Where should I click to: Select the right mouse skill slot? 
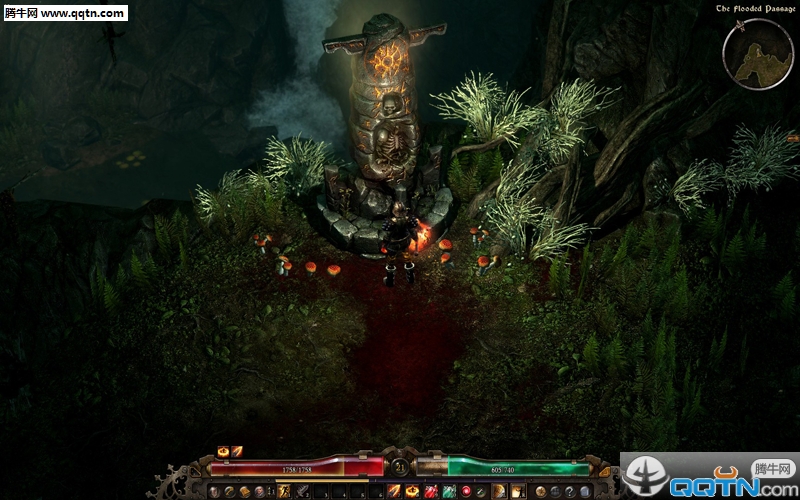click(x=517, y=491)
